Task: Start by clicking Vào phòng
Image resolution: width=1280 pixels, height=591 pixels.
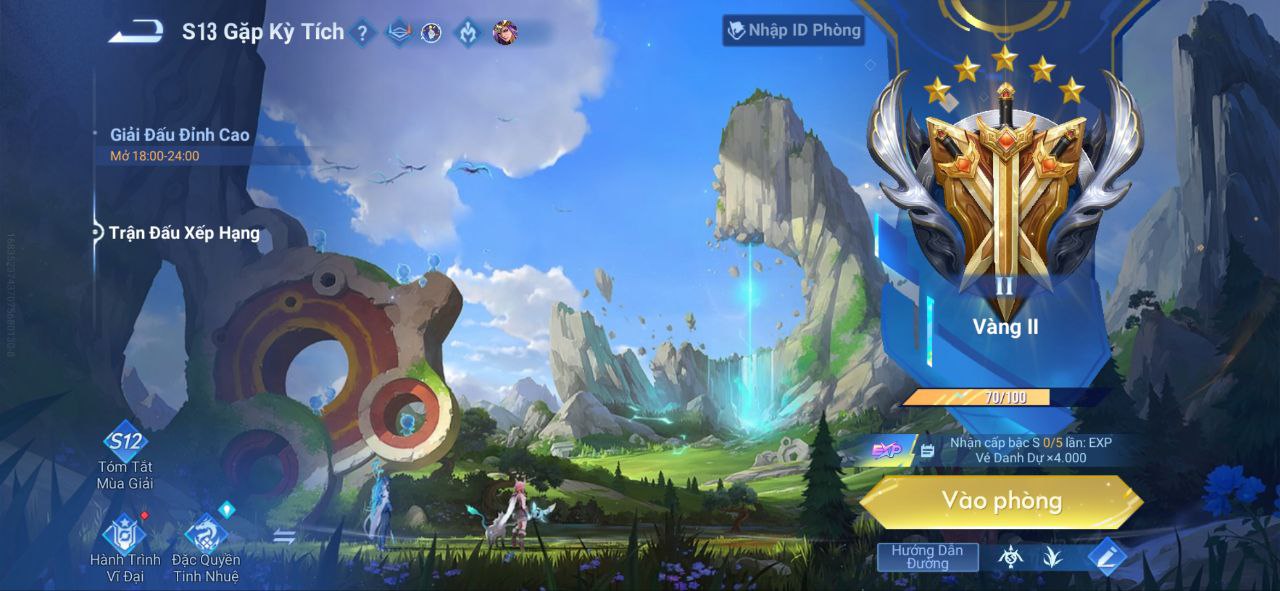Action: point(1001,501)
